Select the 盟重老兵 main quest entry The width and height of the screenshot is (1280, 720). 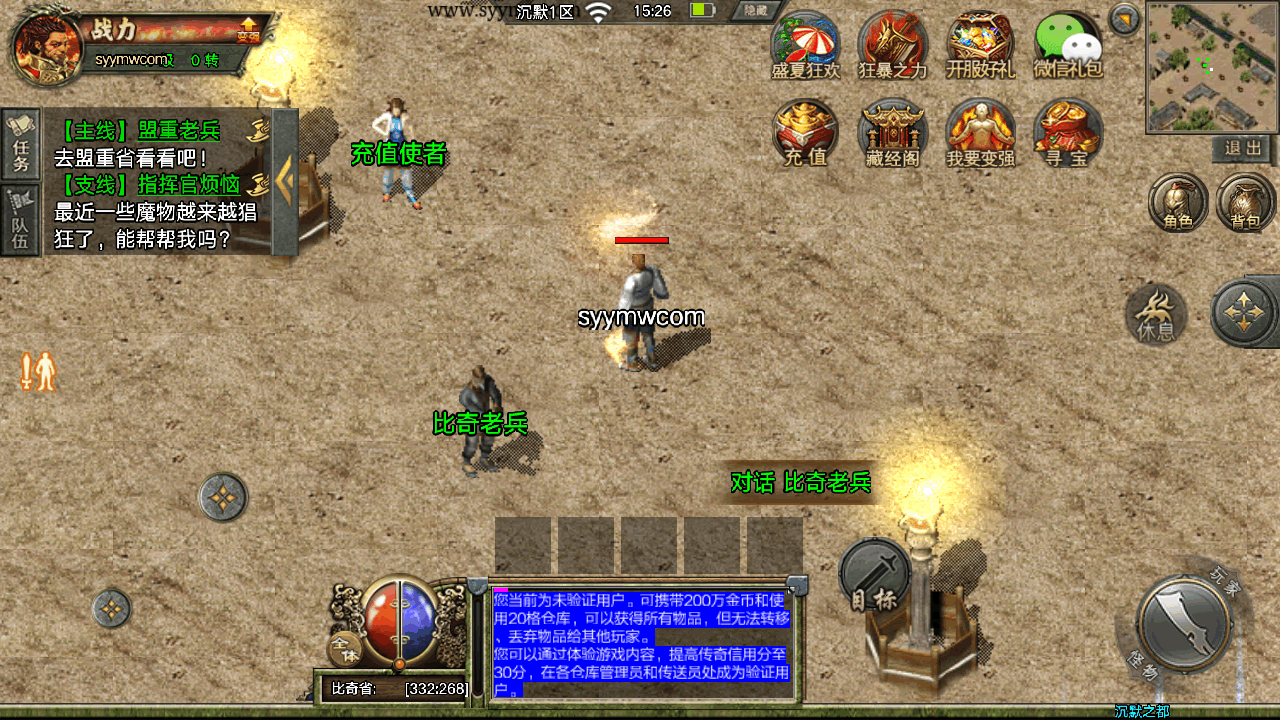click(150, 131)
